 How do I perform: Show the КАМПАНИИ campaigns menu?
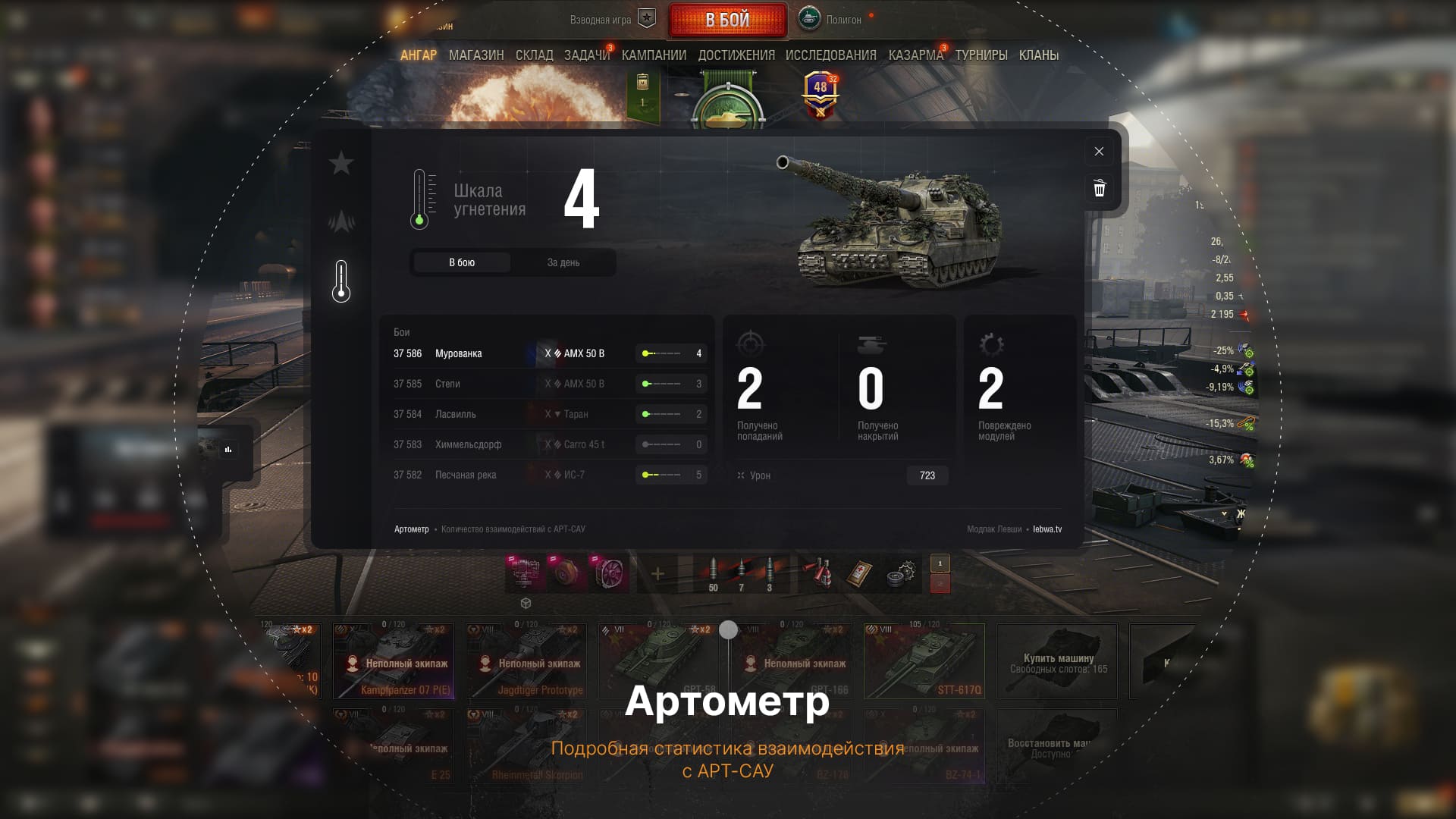pos(654,55)
